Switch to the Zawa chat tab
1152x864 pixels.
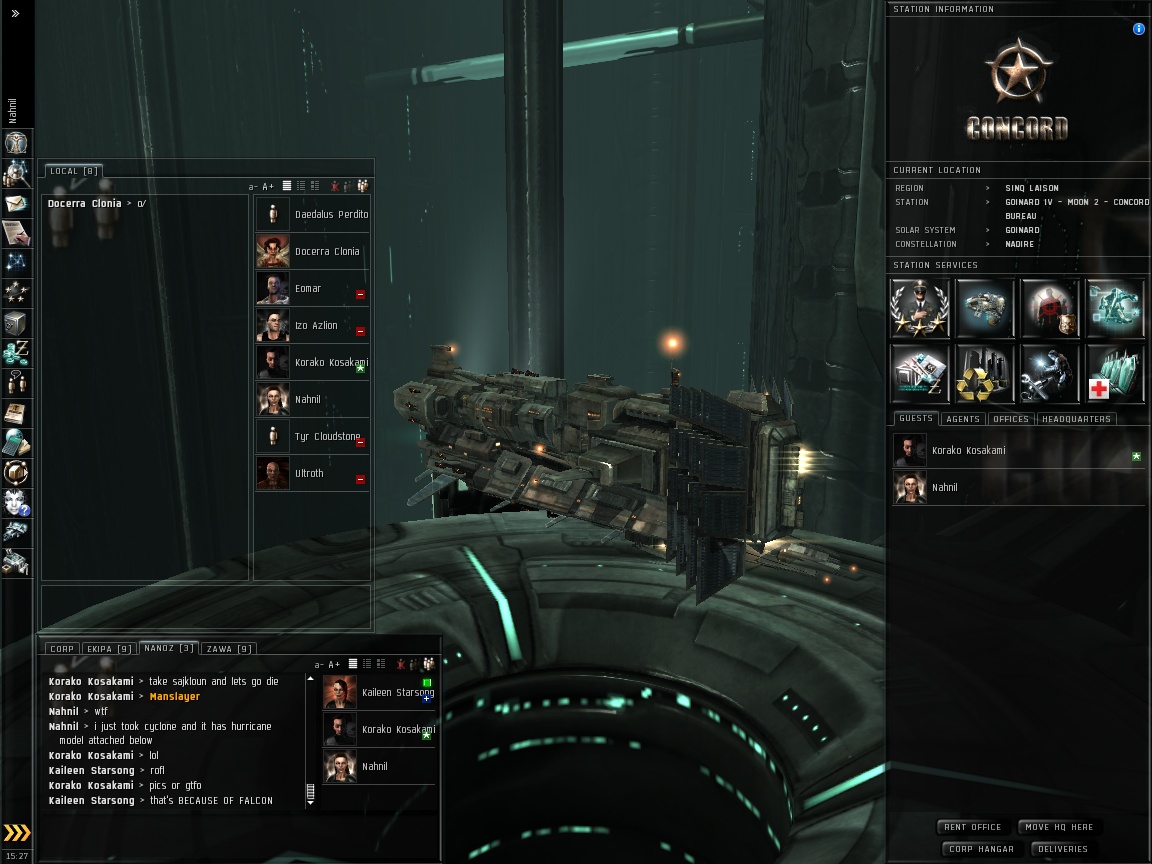(228, 649)
